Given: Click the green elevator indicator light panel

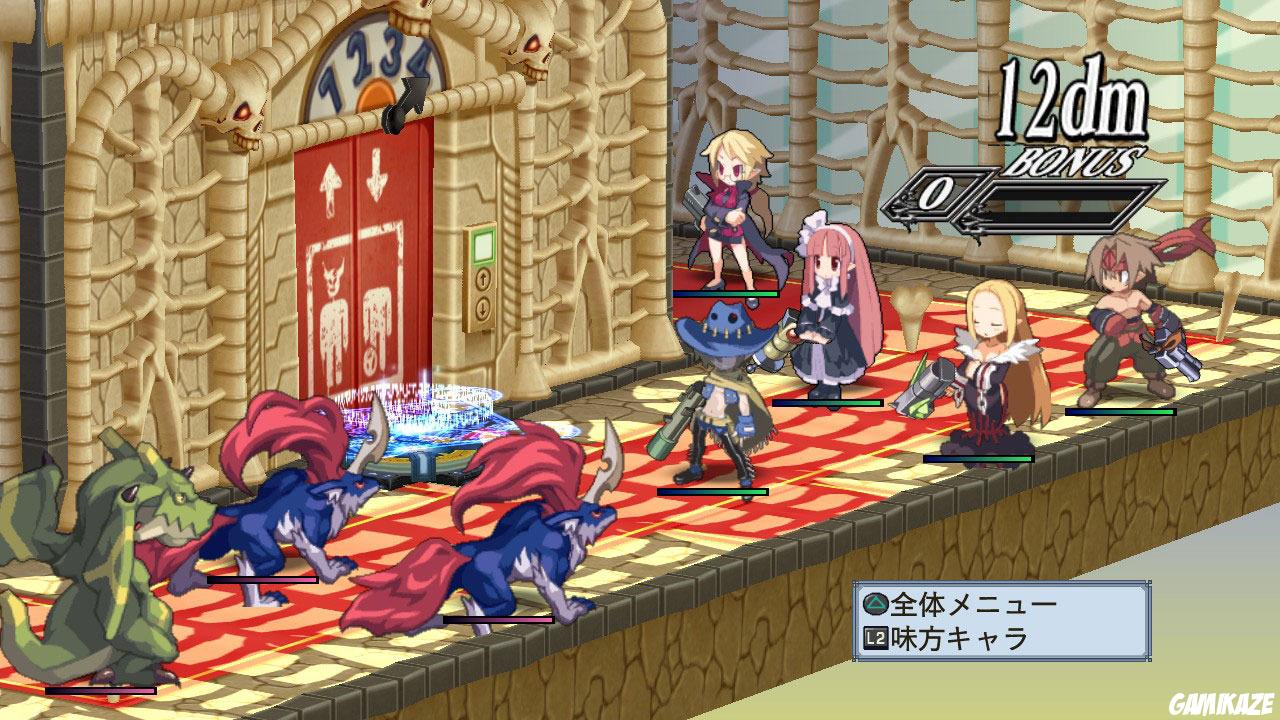Looking at the screenshot, I should click(x=482, y=247).
